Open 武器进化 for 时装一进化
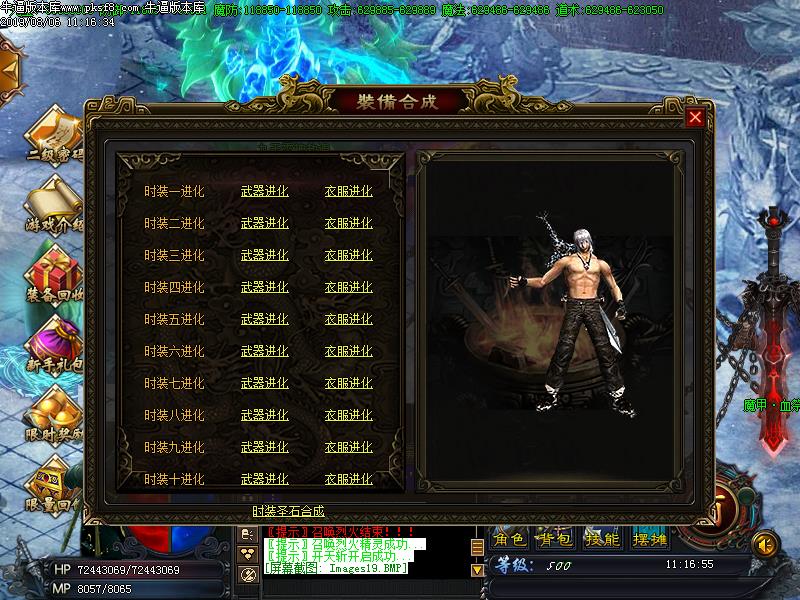 [x=264, y=192]
